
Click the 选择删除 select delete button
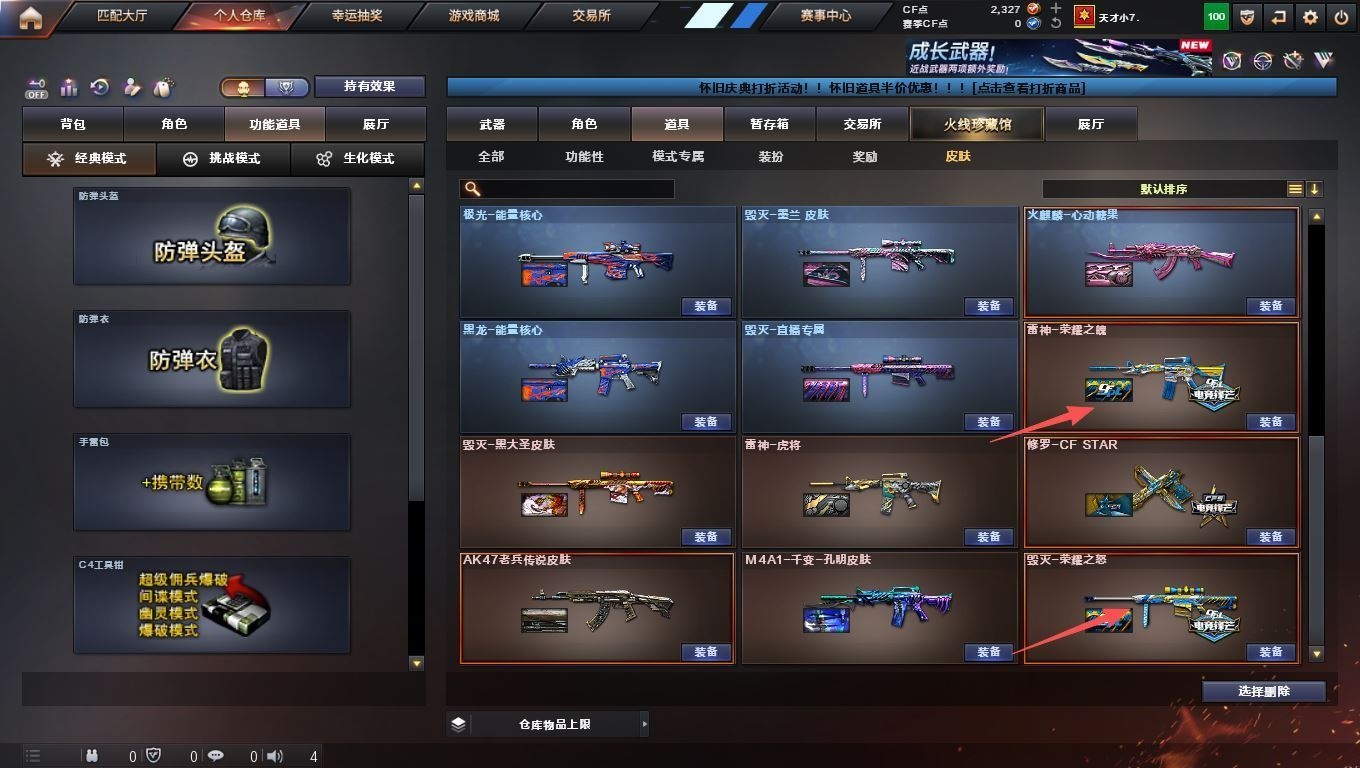click(x=1264, y=691)
